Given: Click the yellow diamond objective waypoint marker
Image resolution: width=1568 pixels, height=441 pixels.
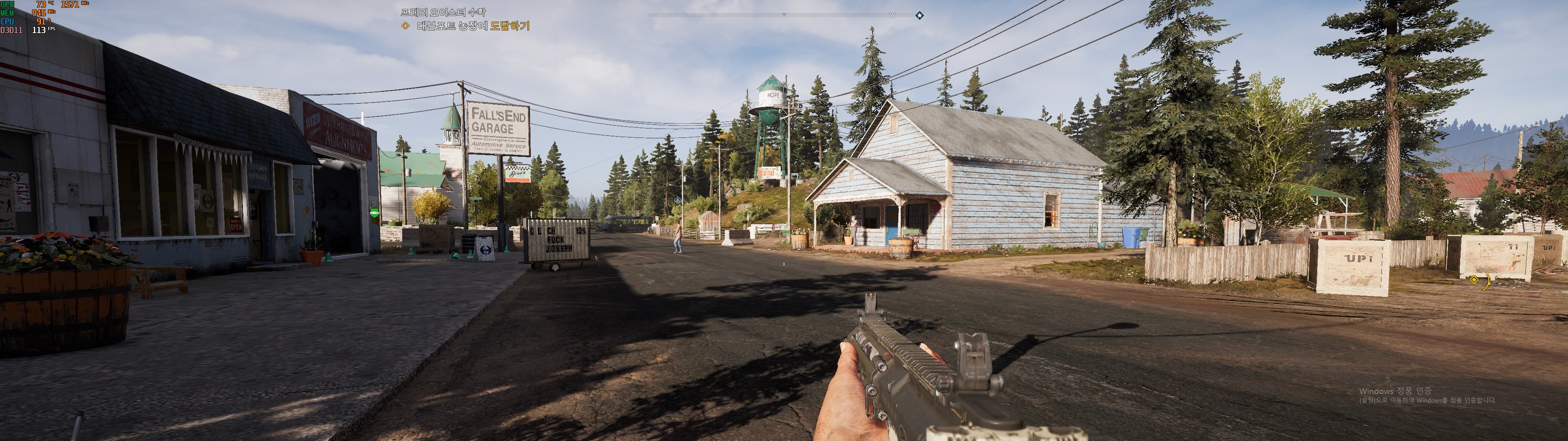Looking at the screenshot, I should pos(1474,280).
